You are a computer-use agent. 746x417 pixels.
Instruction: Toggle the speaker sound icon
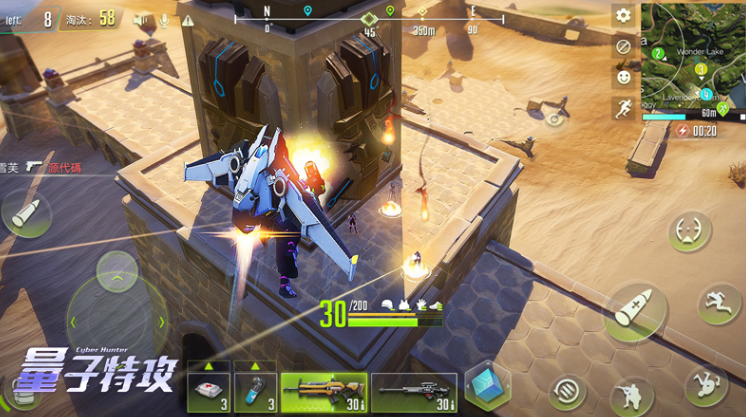[140, 19]
